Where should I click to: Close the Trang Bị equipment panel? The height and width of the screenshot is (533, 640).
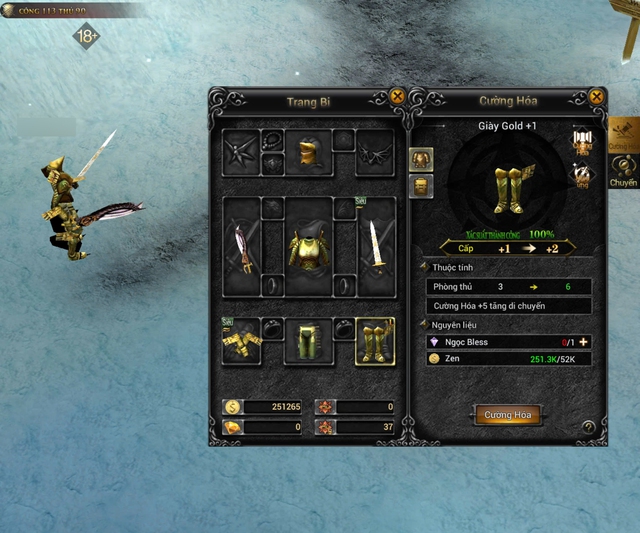[398, 97]
